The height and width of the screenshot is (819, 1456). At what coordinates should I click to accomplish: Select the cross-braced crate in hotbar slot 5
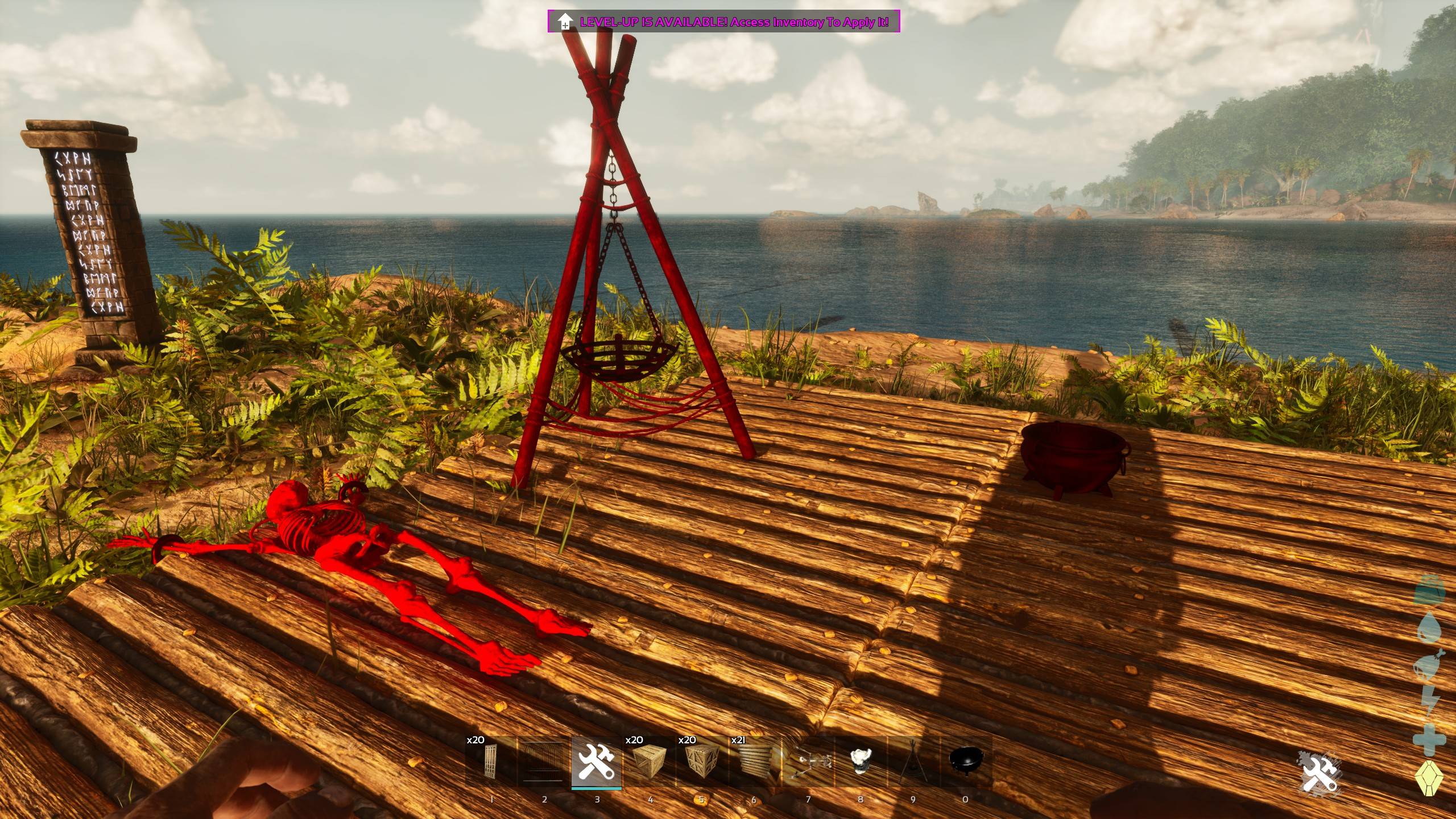702,761
